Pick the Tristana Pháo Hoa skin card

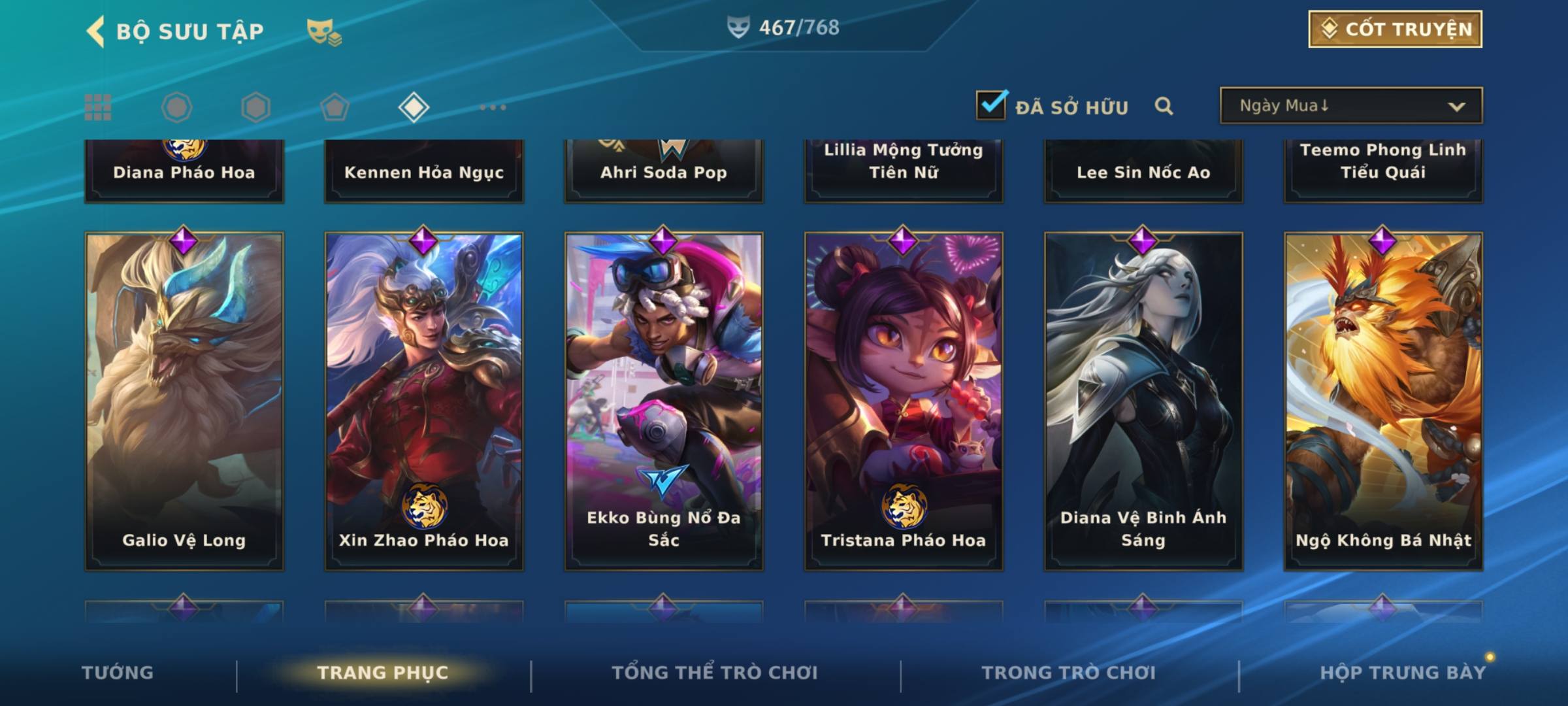pyautogui.click(x=904, y=401)
